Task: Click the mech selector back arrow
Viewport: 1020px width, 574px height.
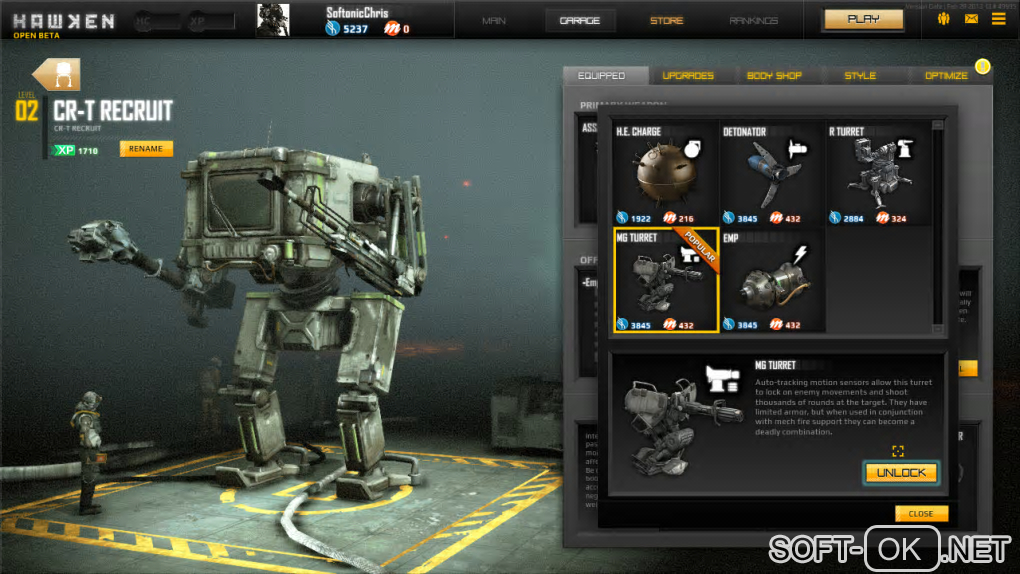Action: (x=56, y=75)
